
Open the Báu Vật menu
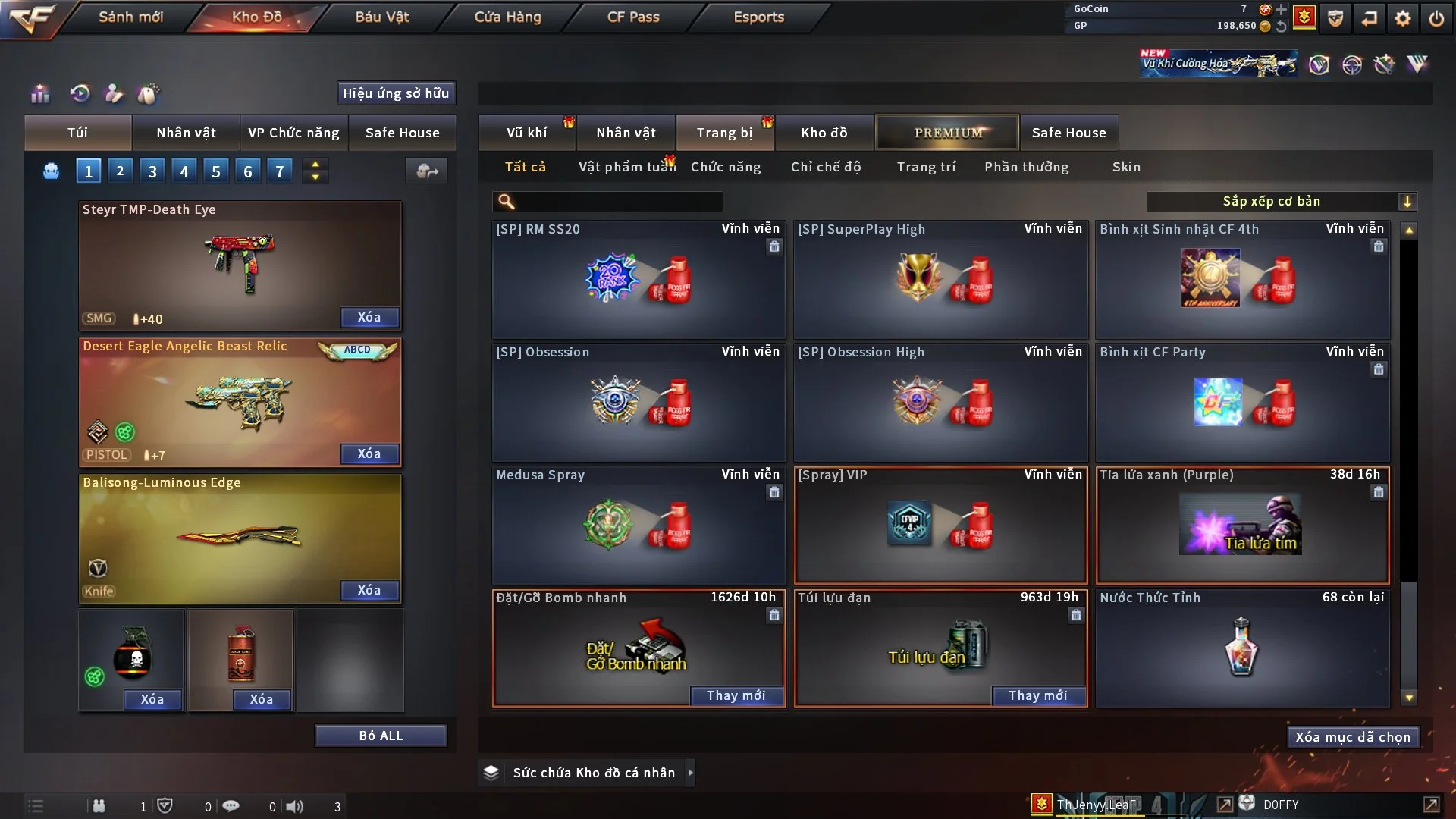coord(381,17)
